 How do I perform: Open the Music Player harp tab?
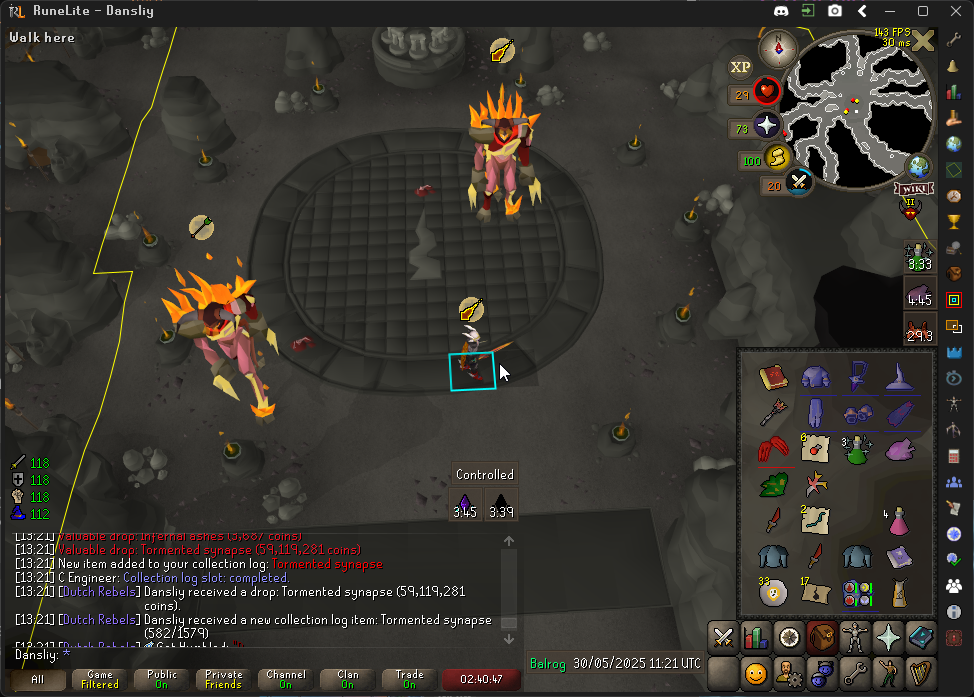[919, 672]
